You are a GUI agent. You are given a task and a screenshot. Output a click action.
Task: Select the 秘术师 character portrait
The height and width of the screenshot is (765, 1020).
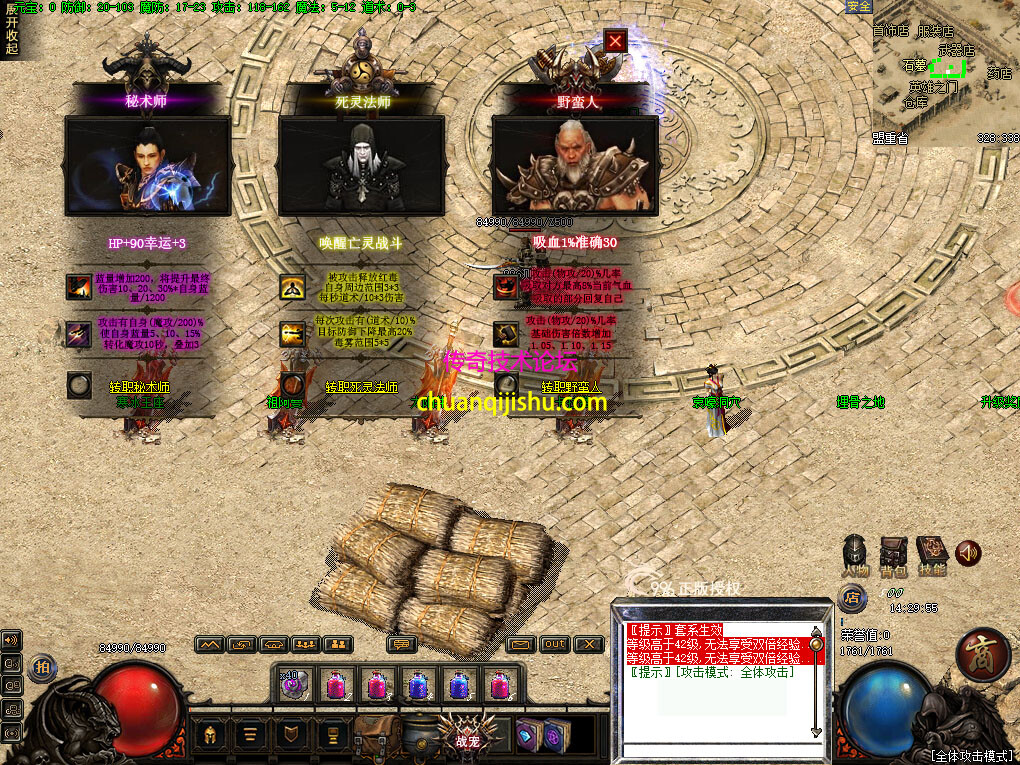coord(148,165)
